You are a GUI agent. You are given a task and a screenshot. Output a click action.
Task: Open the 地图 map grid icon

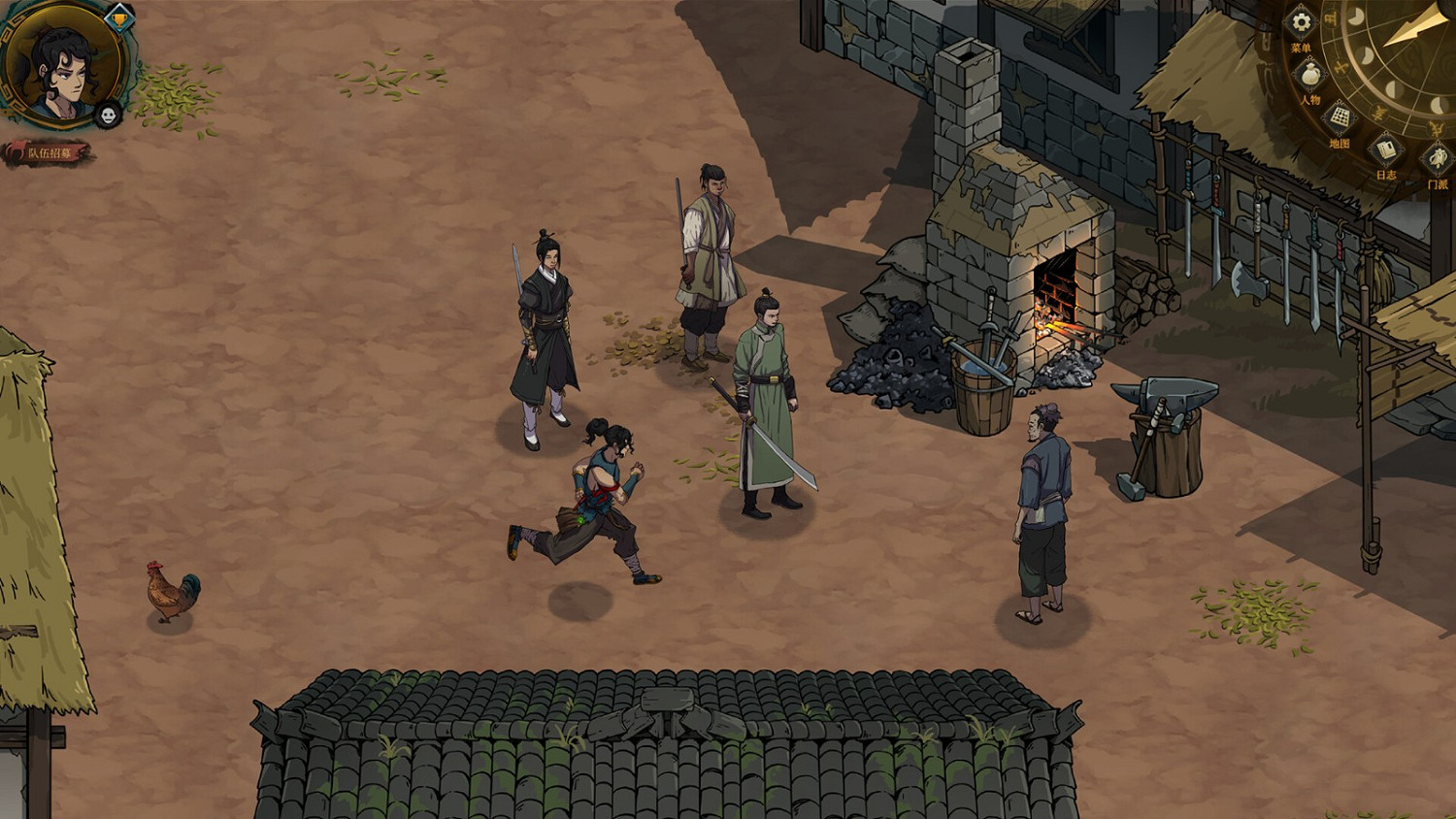coord(1340,117)
